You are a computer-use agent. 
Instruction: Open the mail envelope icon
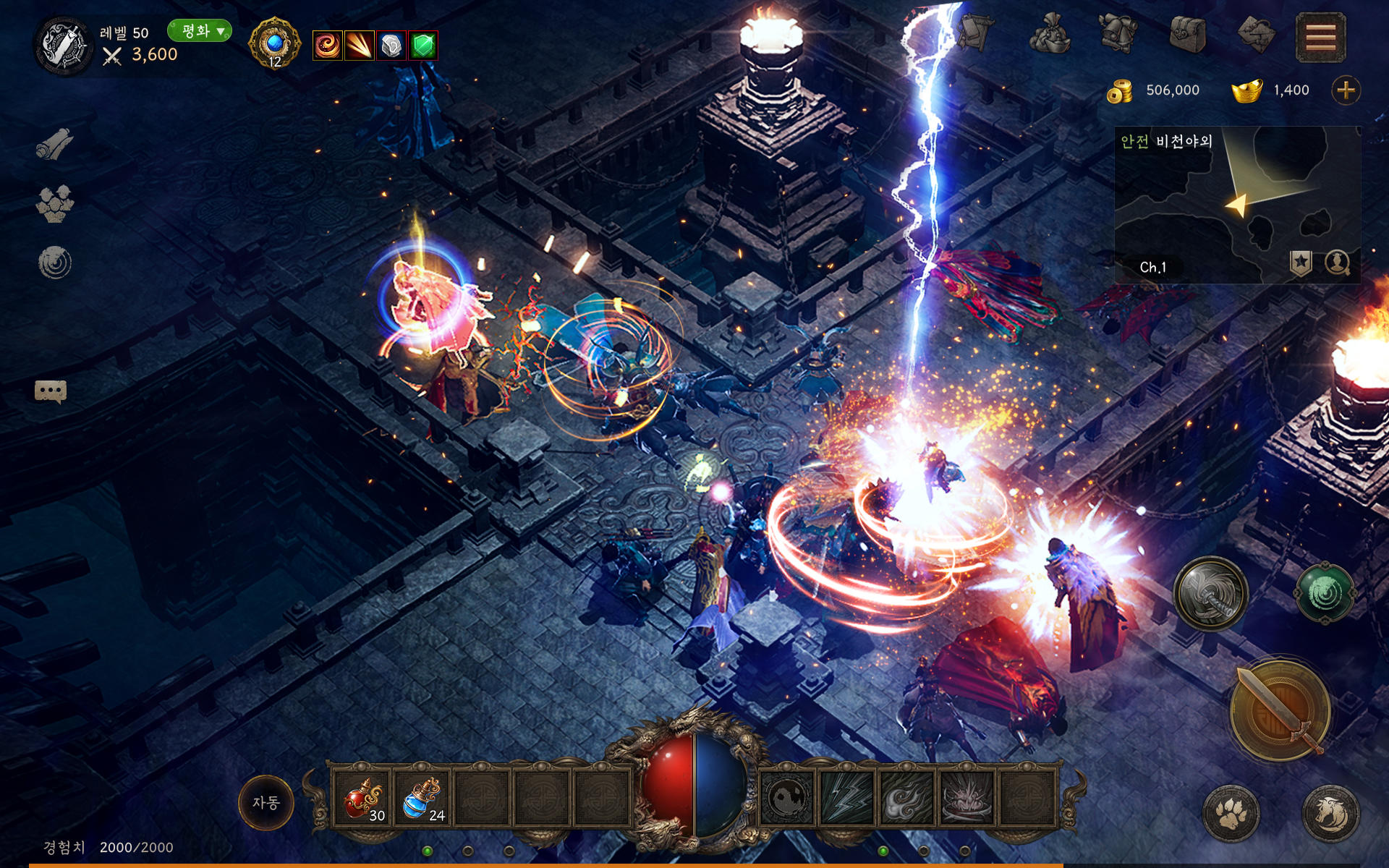1255,35
